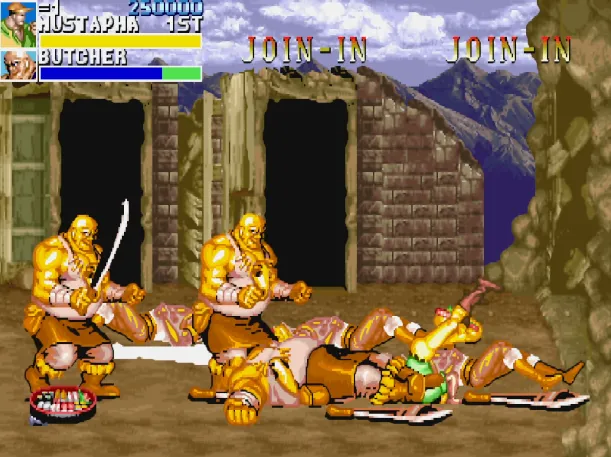Choose the second player's JOIN-IN slot
The width and height of the screenshot is (611, 457).
[x=306, y=48]
